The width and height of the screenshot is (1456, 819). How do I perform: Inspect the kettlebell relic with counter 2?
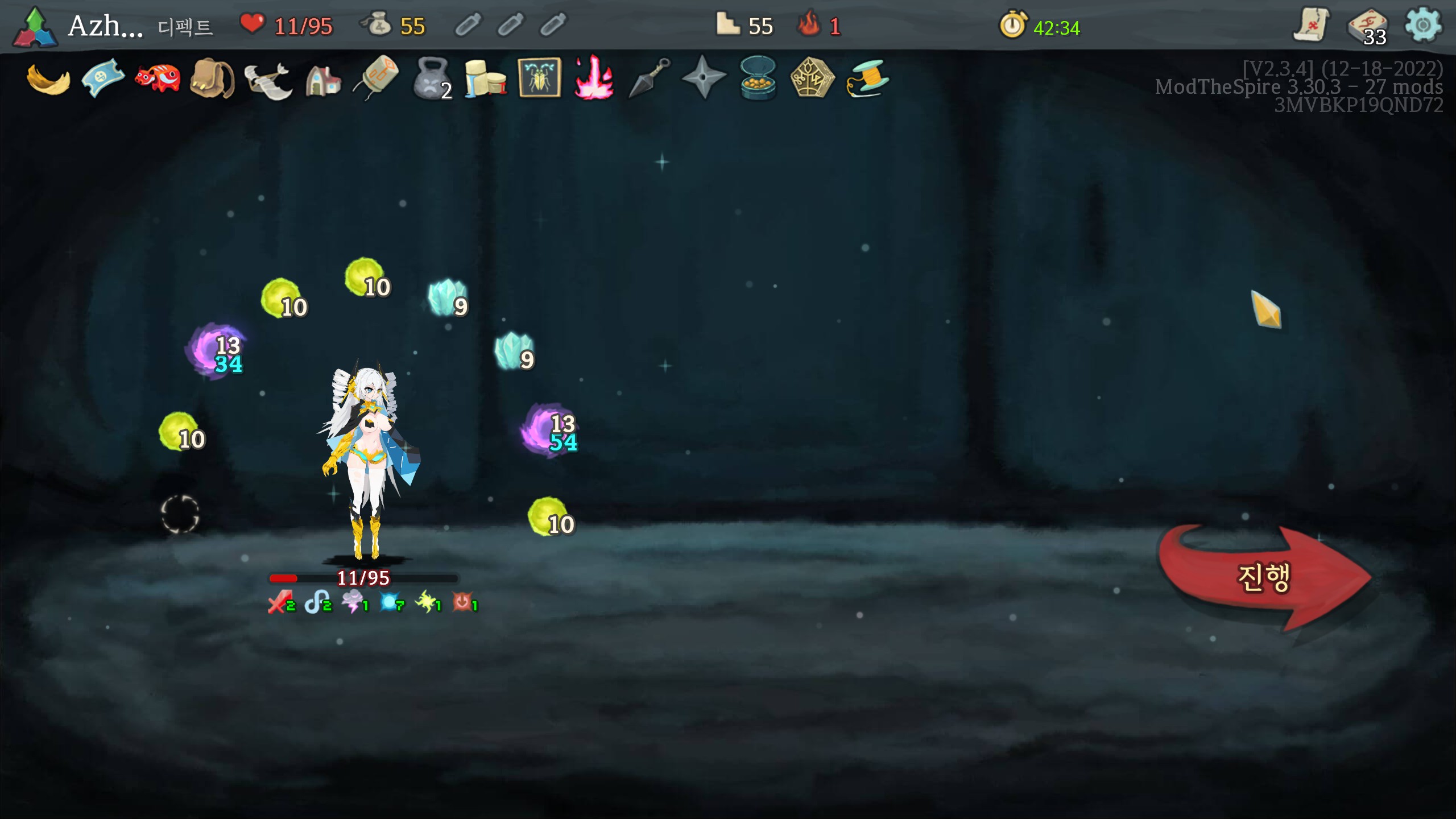click(432, 78)
